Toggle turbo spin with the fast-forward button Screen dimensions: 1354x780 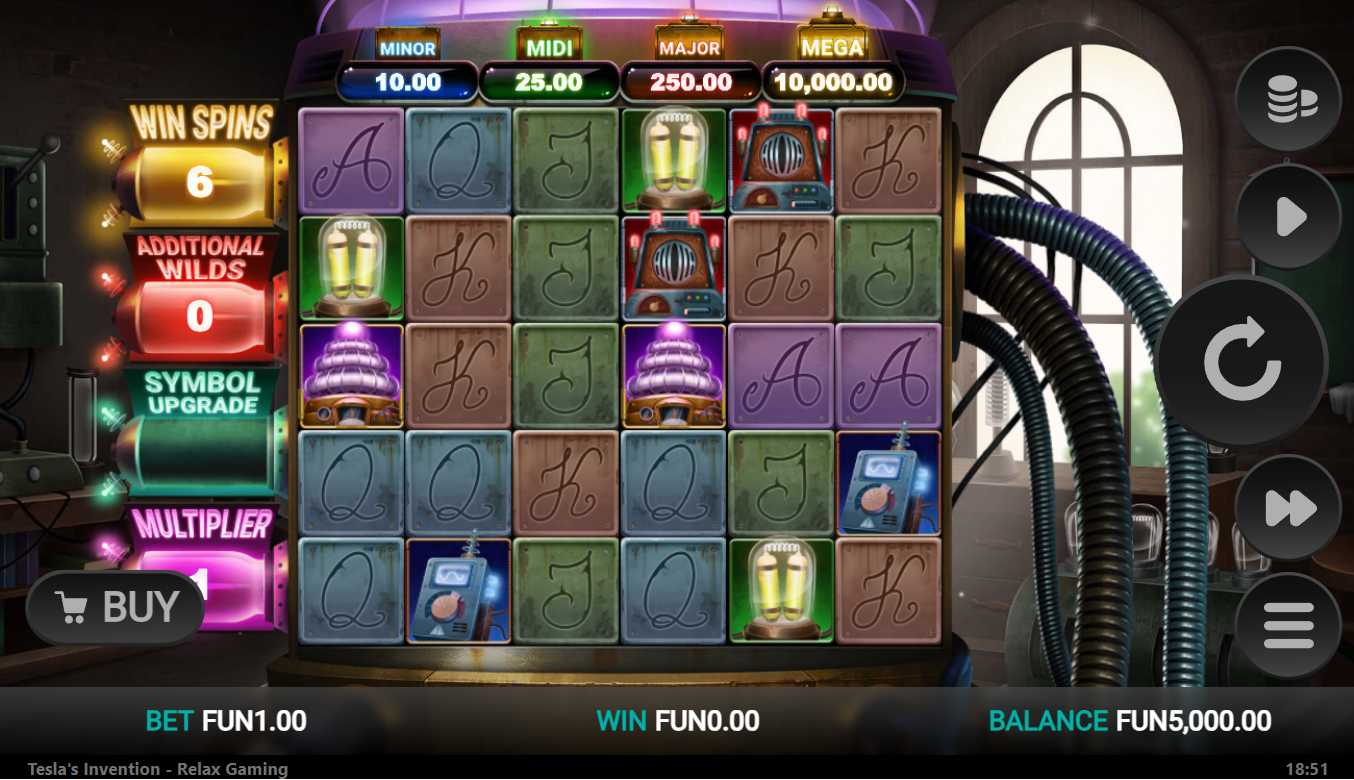pyautogui.click(x=1288, y=508)
